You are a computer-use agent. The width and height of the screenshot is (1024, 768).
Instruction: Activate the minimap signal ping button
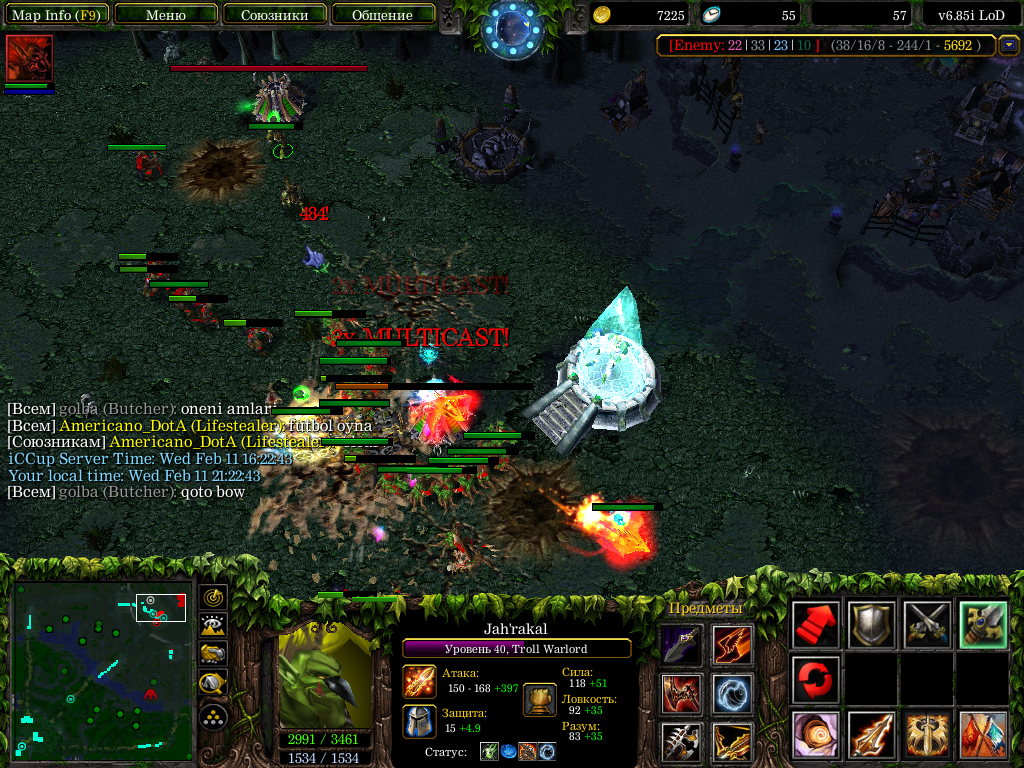click(x=214, y=598)
